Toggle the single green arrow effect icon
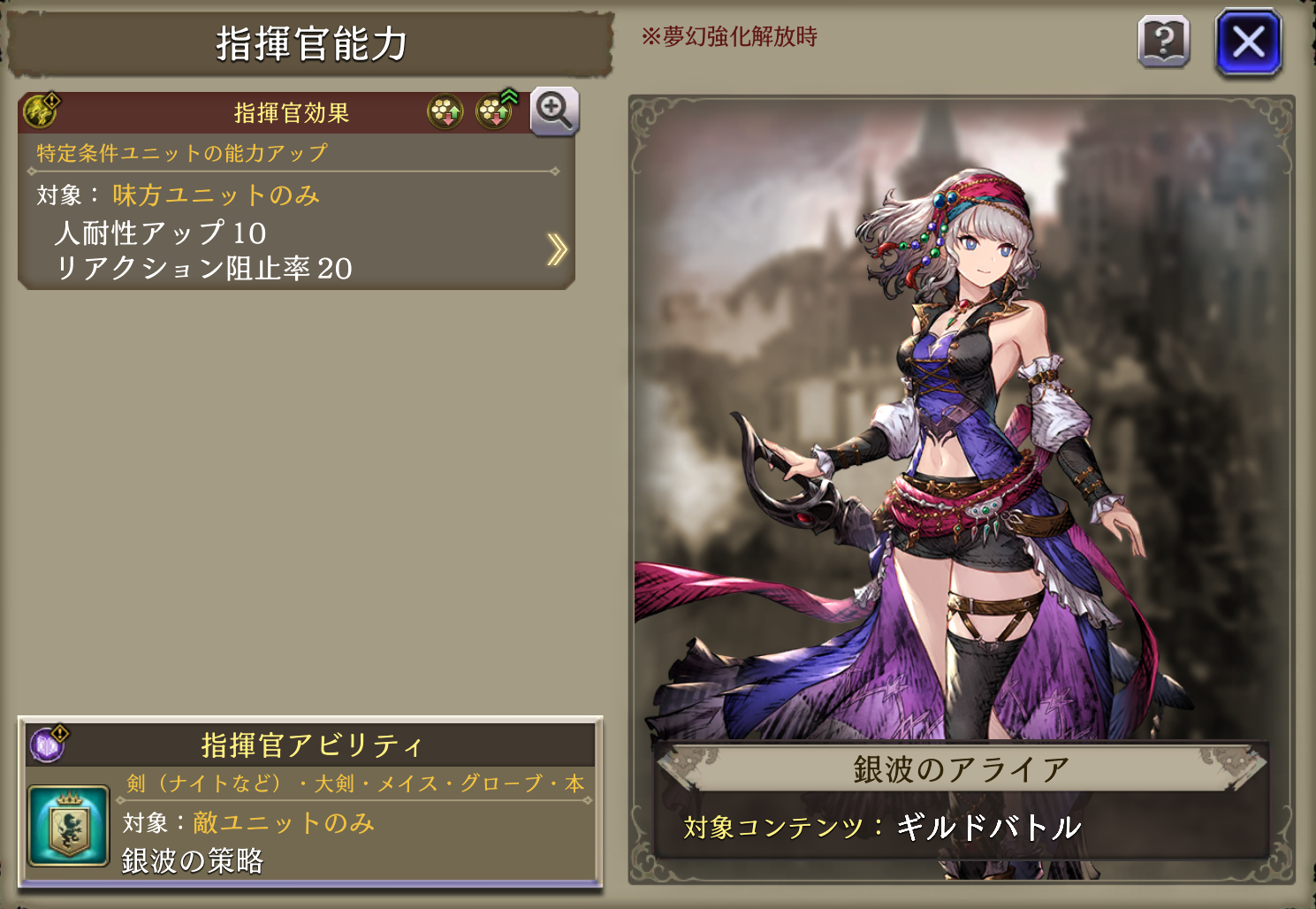Viewport: 1316px width, 909px height. click(x=445, y=112)
